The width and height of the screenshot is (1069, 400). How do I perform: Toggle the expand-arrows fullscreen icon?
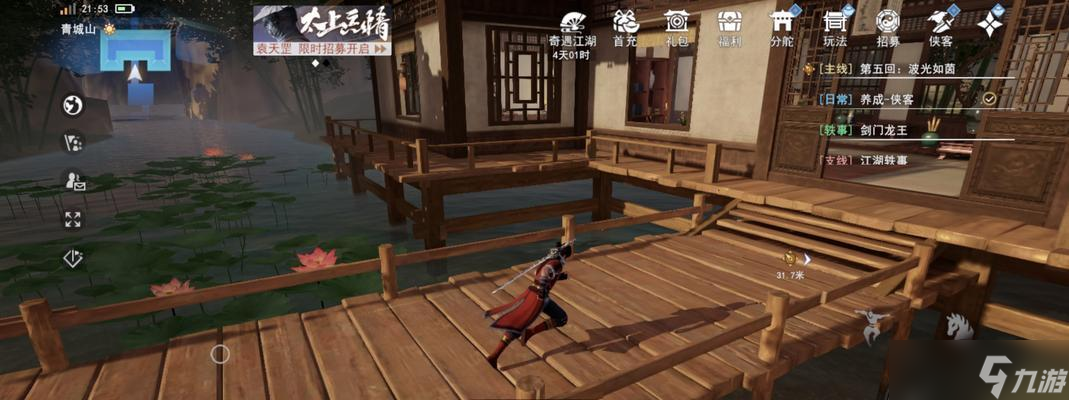[x=72, y=219]
